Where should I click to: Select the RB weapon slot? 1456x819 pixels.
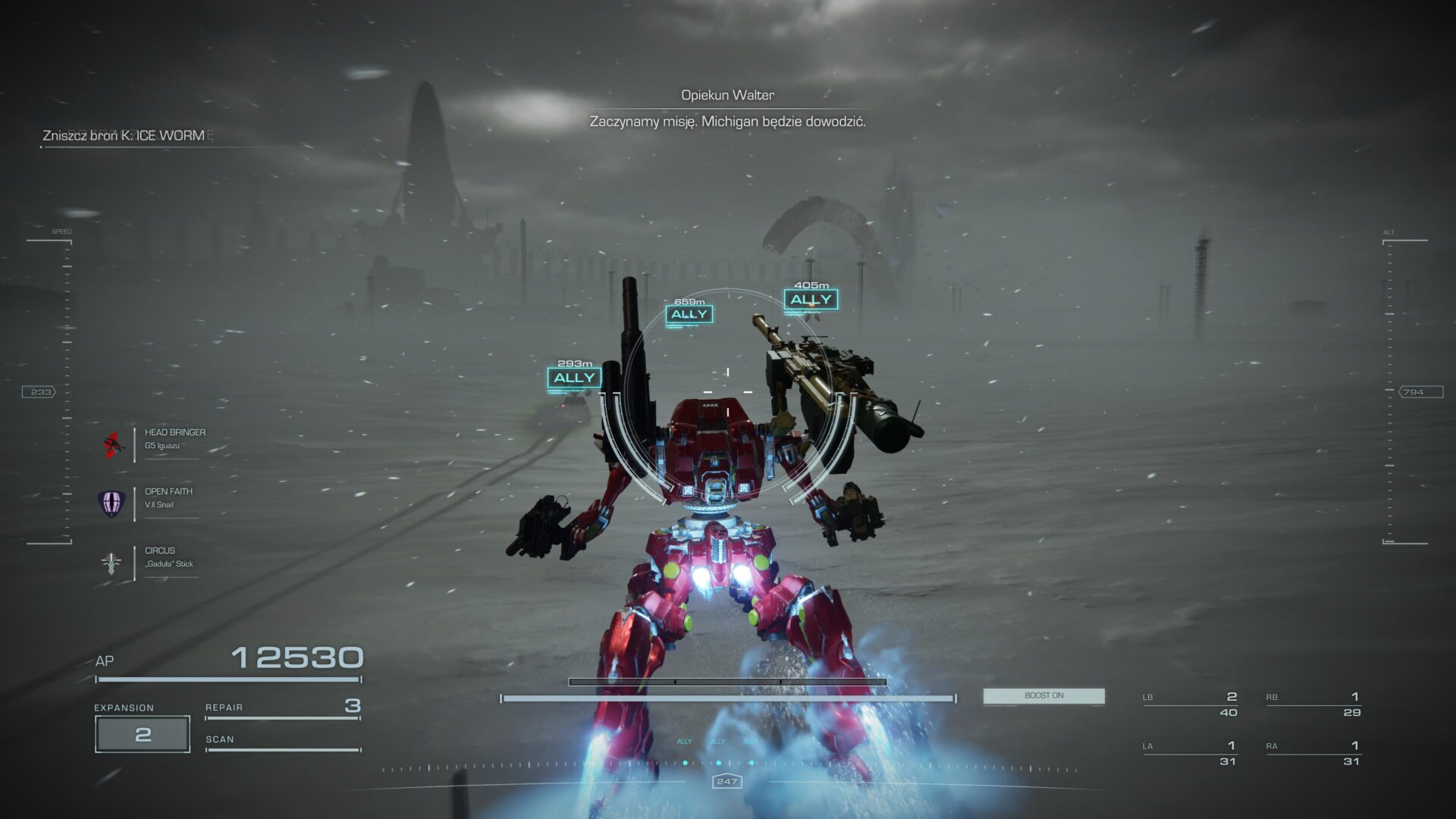[x=1313, y=704]
